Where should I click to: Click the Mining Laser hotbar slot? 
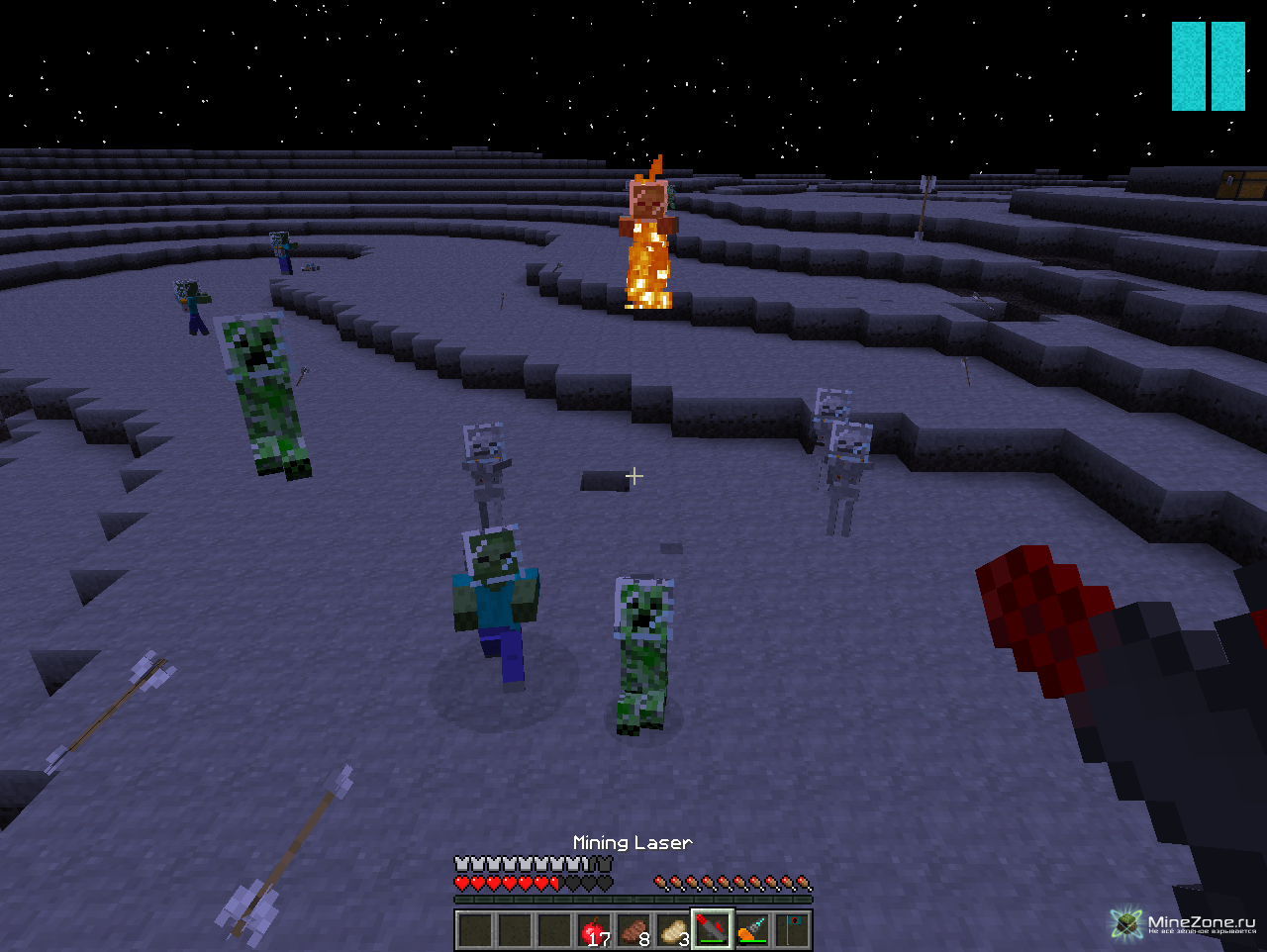[713, 930]
